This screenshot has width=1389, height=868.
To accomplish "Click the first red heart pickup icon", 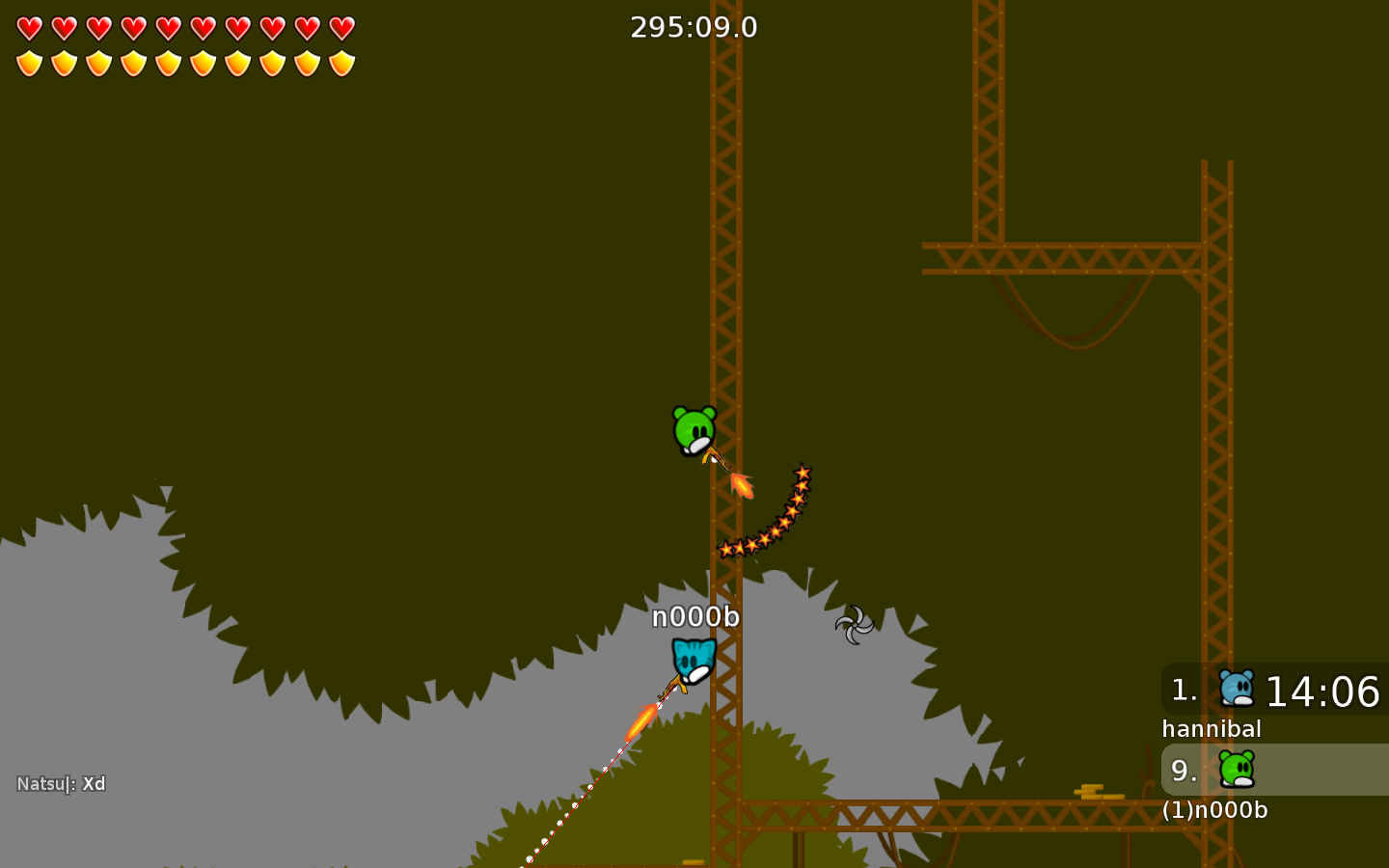I will point(28,27).
